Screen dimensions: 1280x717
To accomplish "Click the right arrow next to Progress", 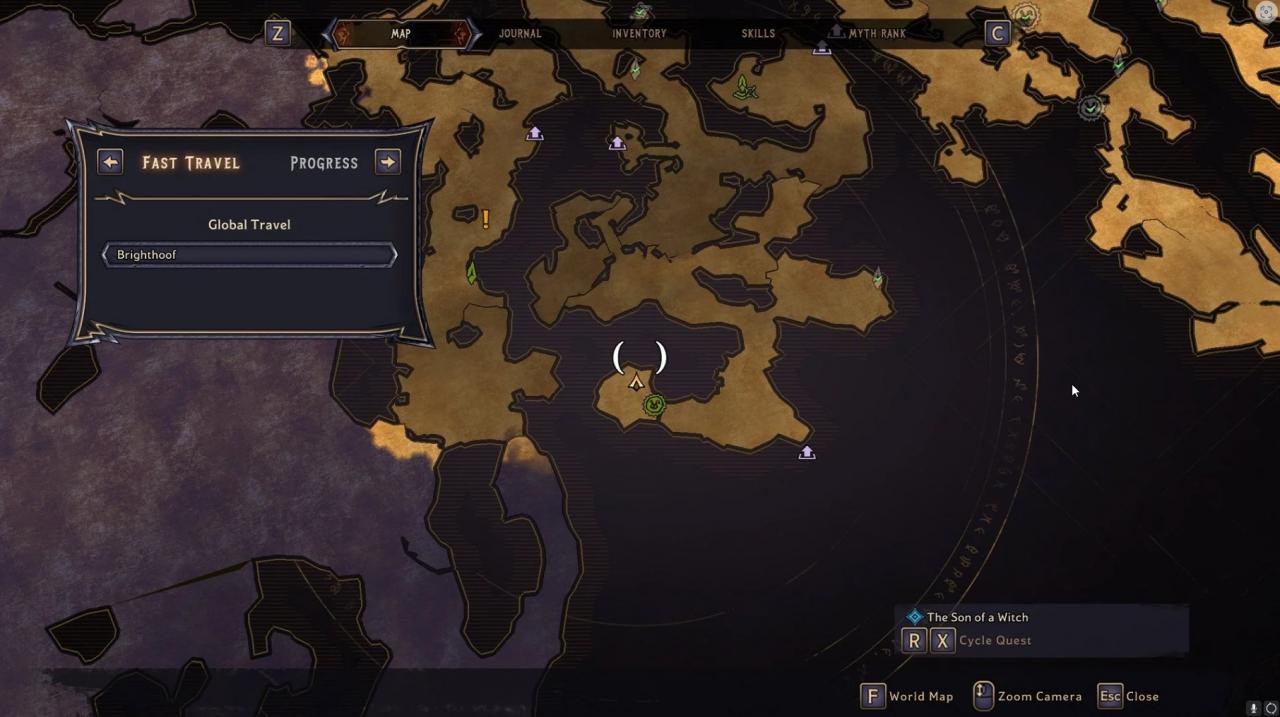I will pyautogui.click(x=388, y=162).
